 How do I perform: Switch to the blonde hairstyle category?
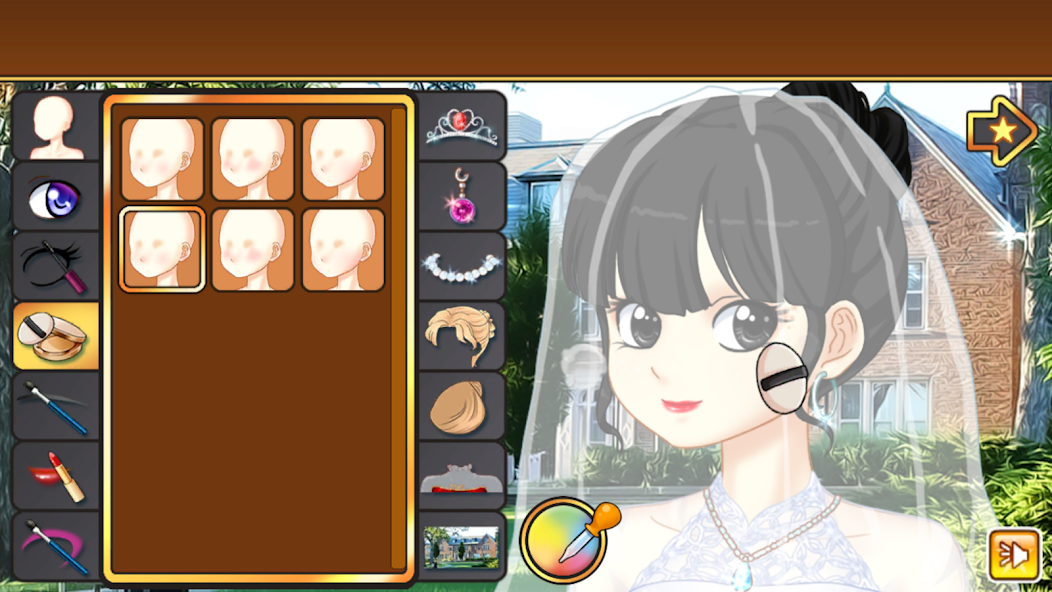462,336
